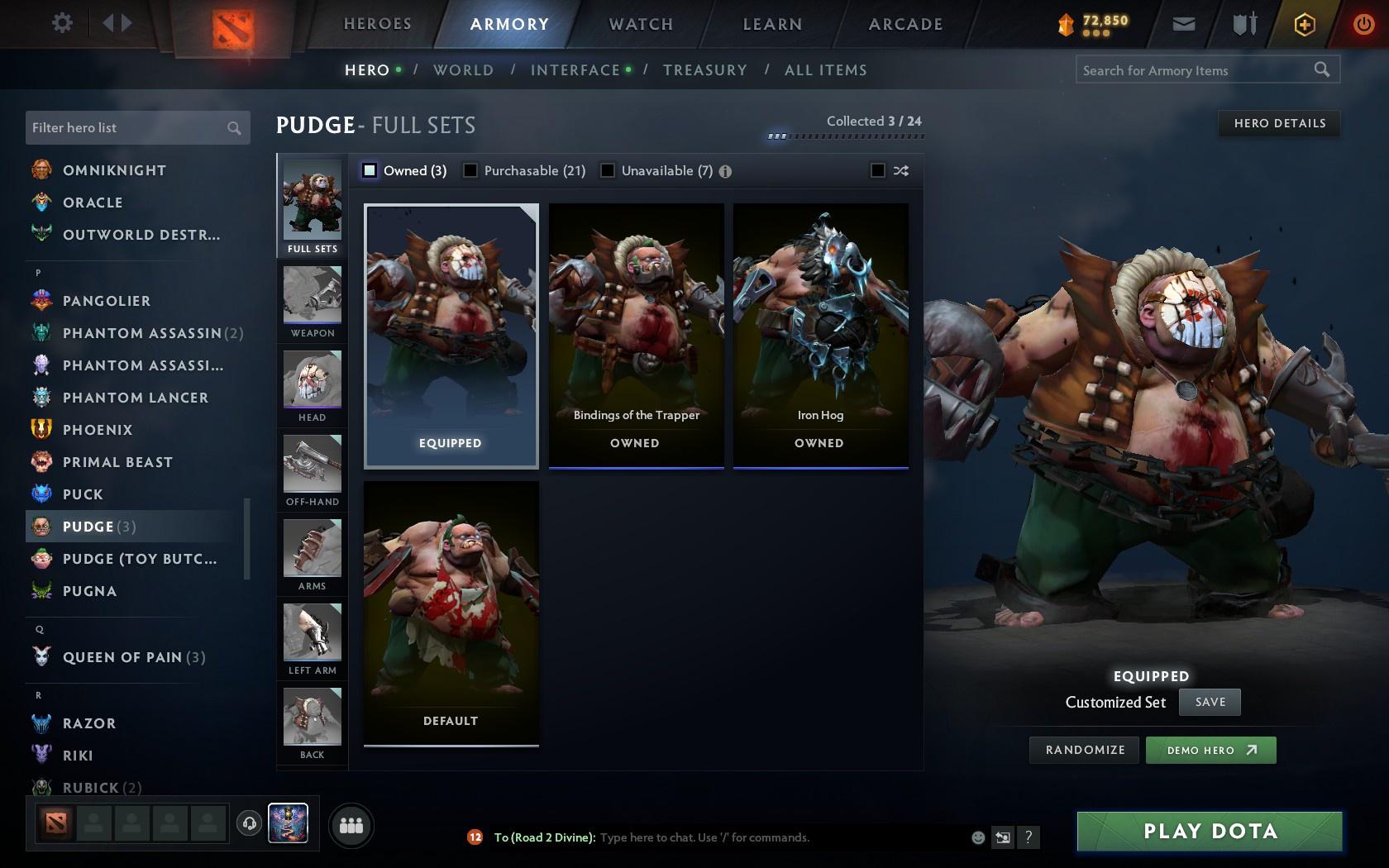Switch to the Heroes tab

tap(377, 24)
